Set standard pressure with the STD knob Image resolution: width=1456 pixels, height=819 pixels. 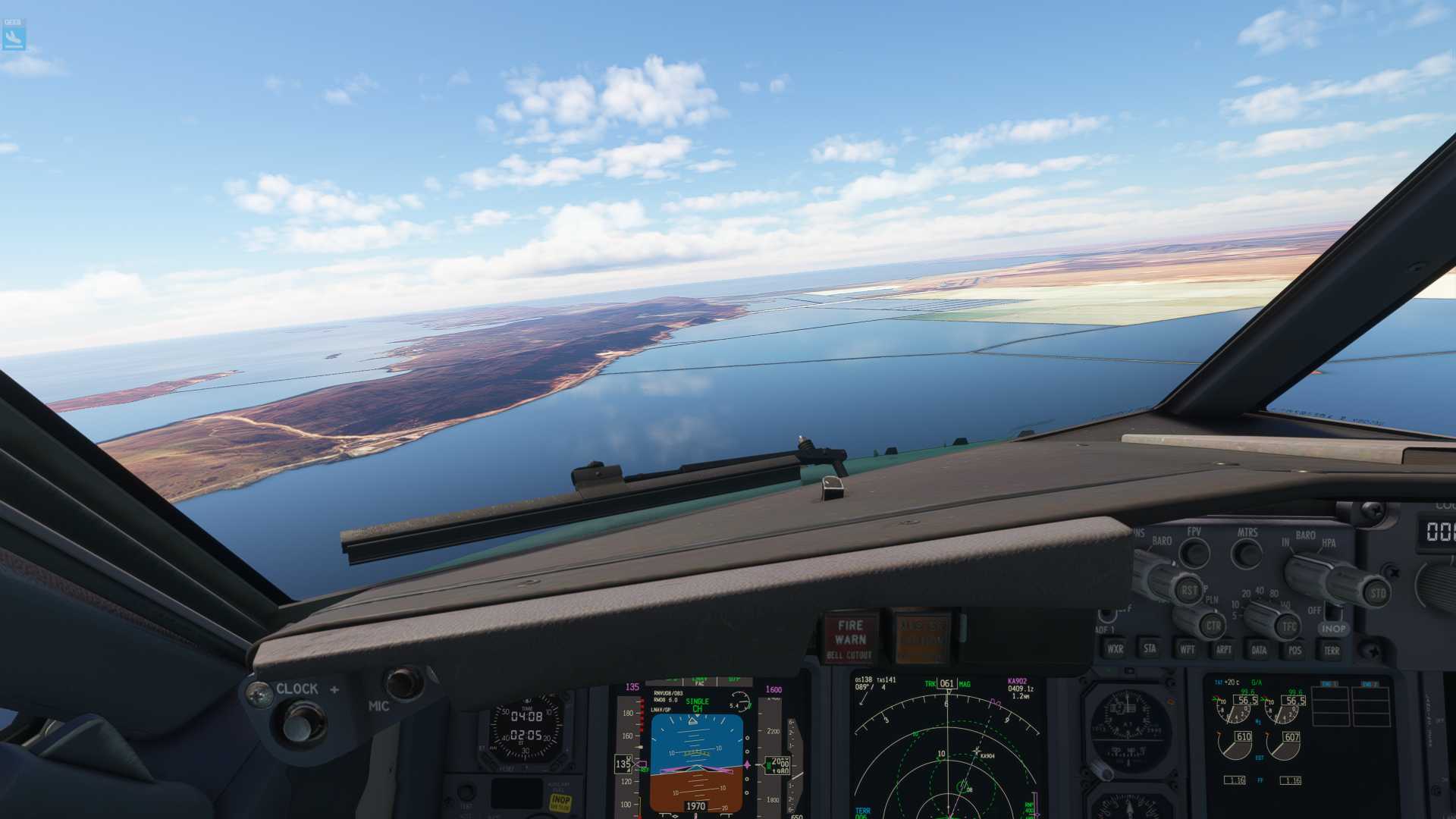pos(1376,592)
